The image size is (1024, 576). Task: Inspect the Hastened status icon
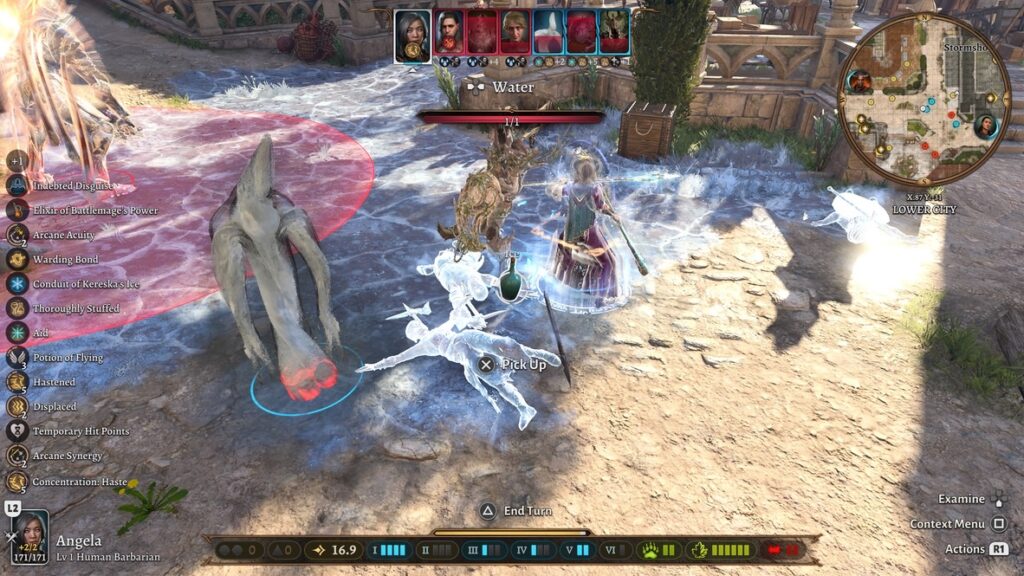click(x=17, y=382)
